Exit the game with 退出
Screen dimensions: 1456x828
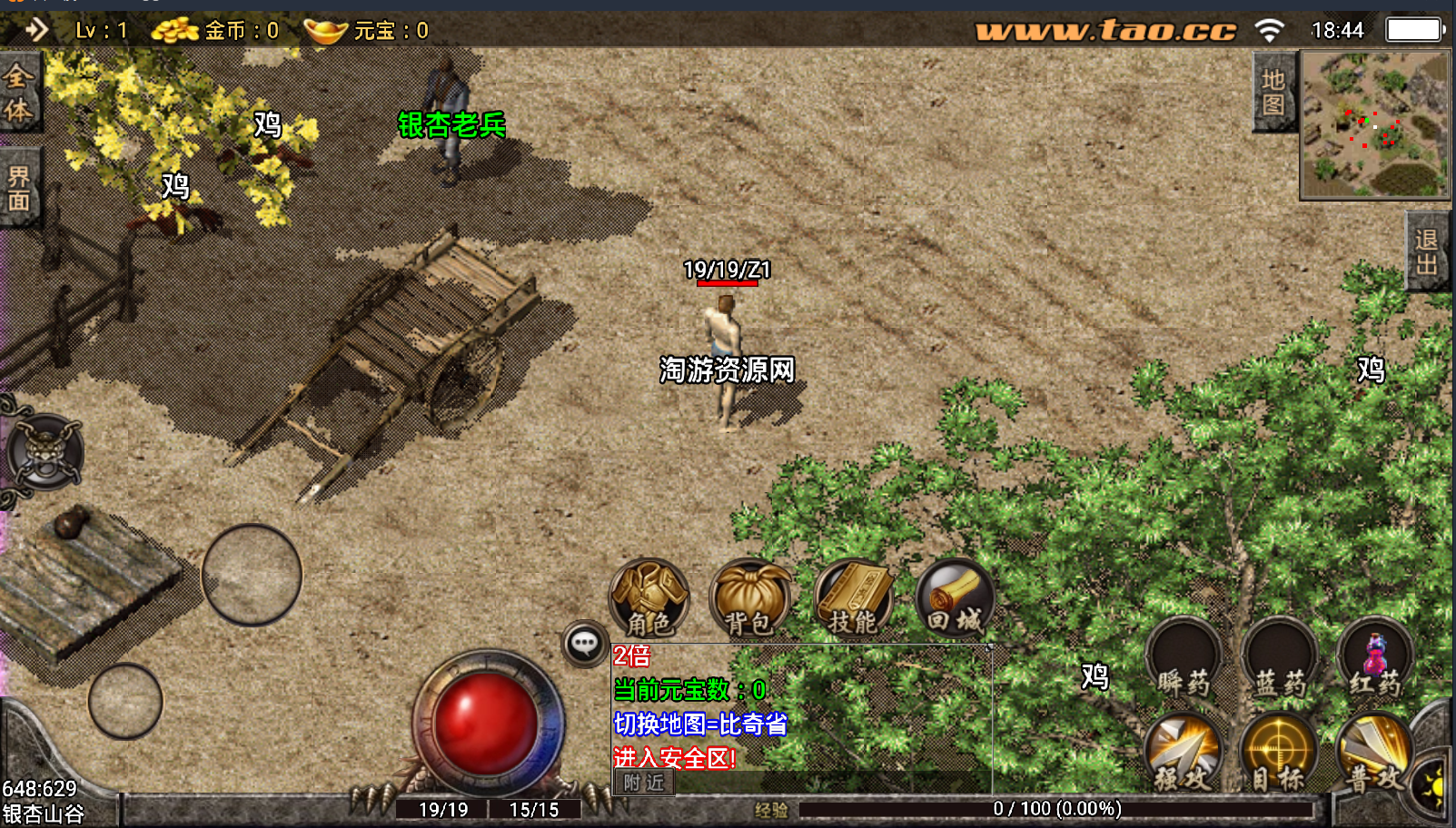pos(1427,251)
